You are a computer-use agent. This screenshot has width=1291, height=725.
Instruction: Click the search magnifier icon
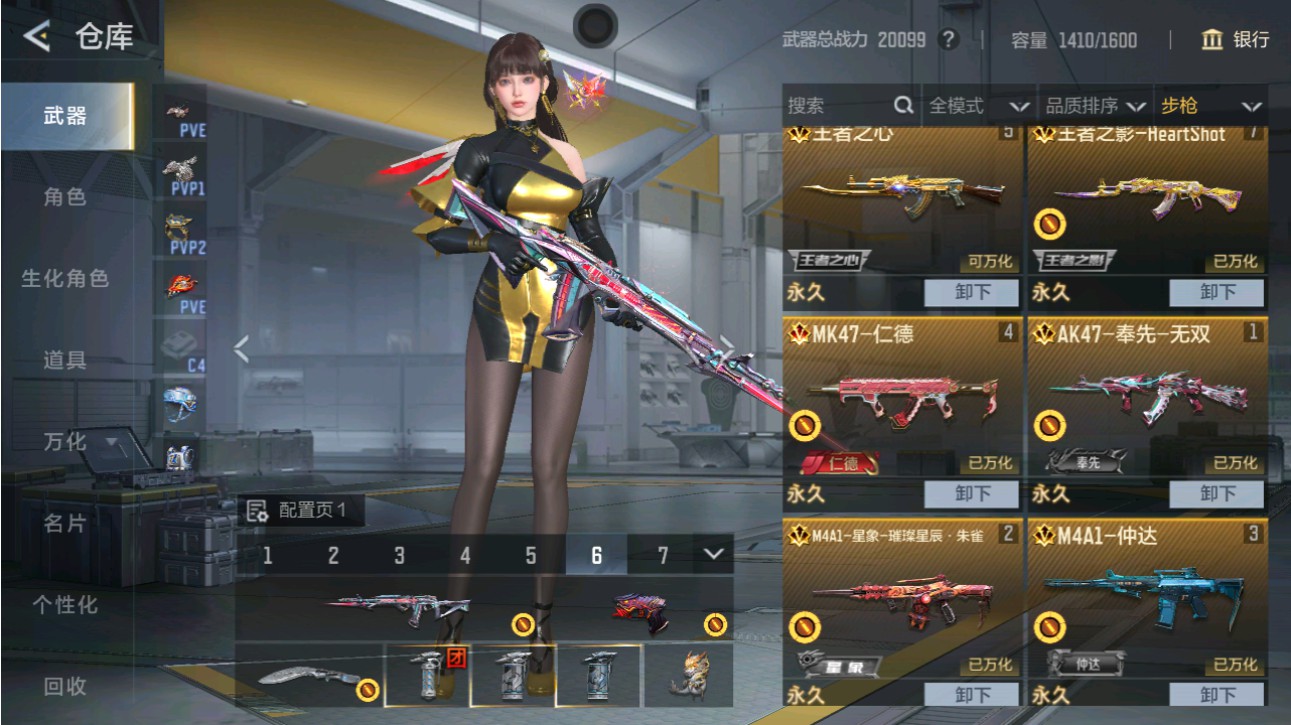point(902,103)
